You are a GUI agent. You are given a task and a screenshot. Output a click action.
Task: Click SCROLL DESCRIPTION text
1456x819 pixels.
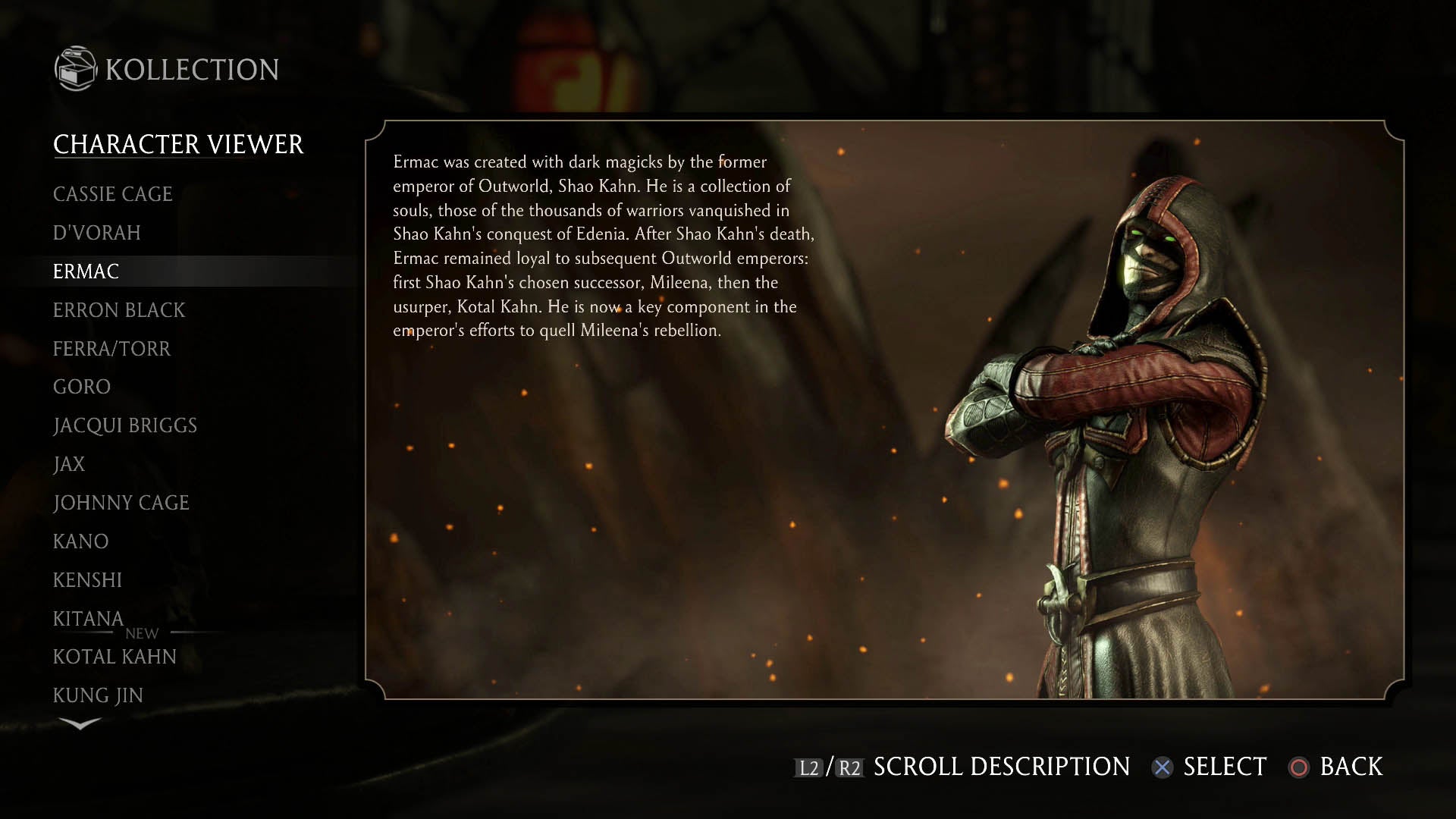[999, 767]
